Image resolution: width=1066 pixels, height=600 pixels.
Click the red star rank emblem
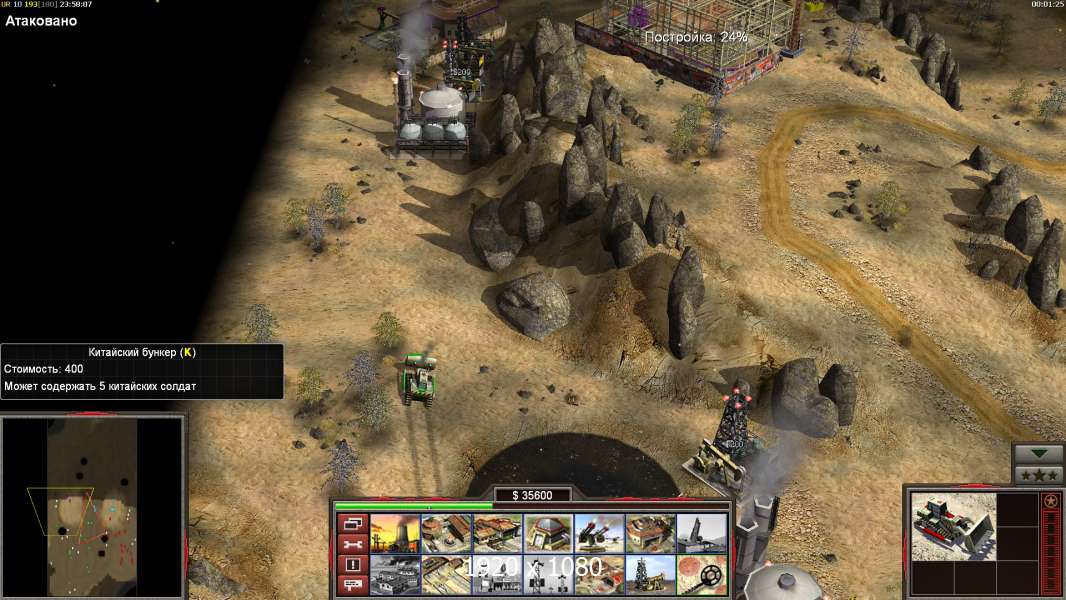(x=1050, y=501)
